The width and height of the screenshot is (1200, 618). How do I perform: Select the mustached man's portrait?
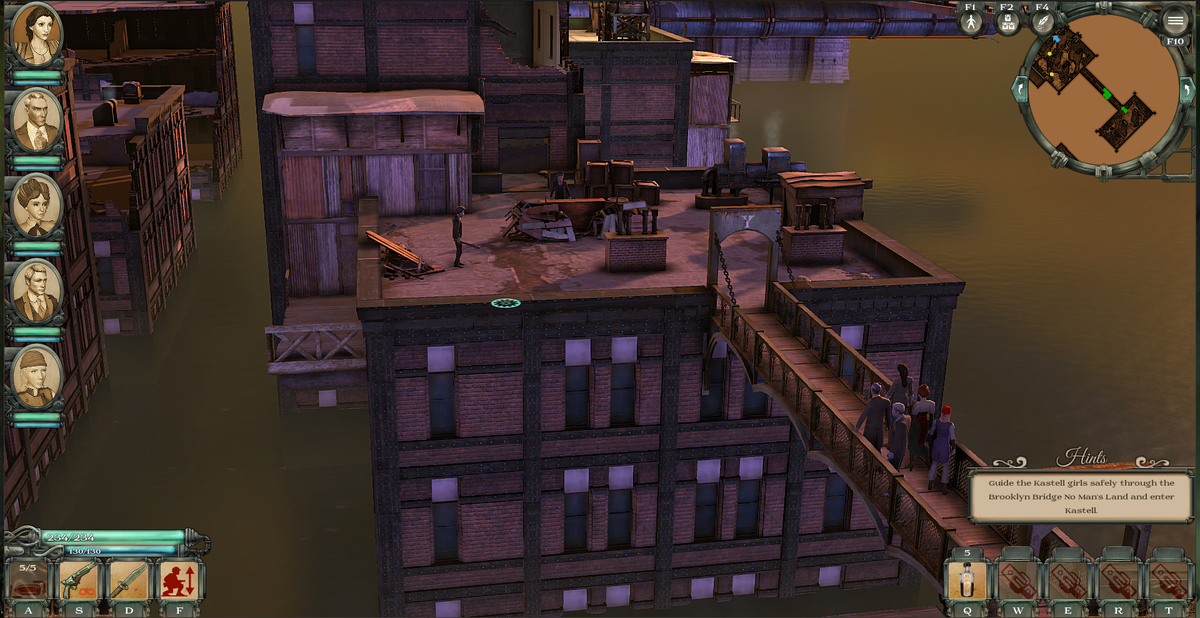point(36,120)
